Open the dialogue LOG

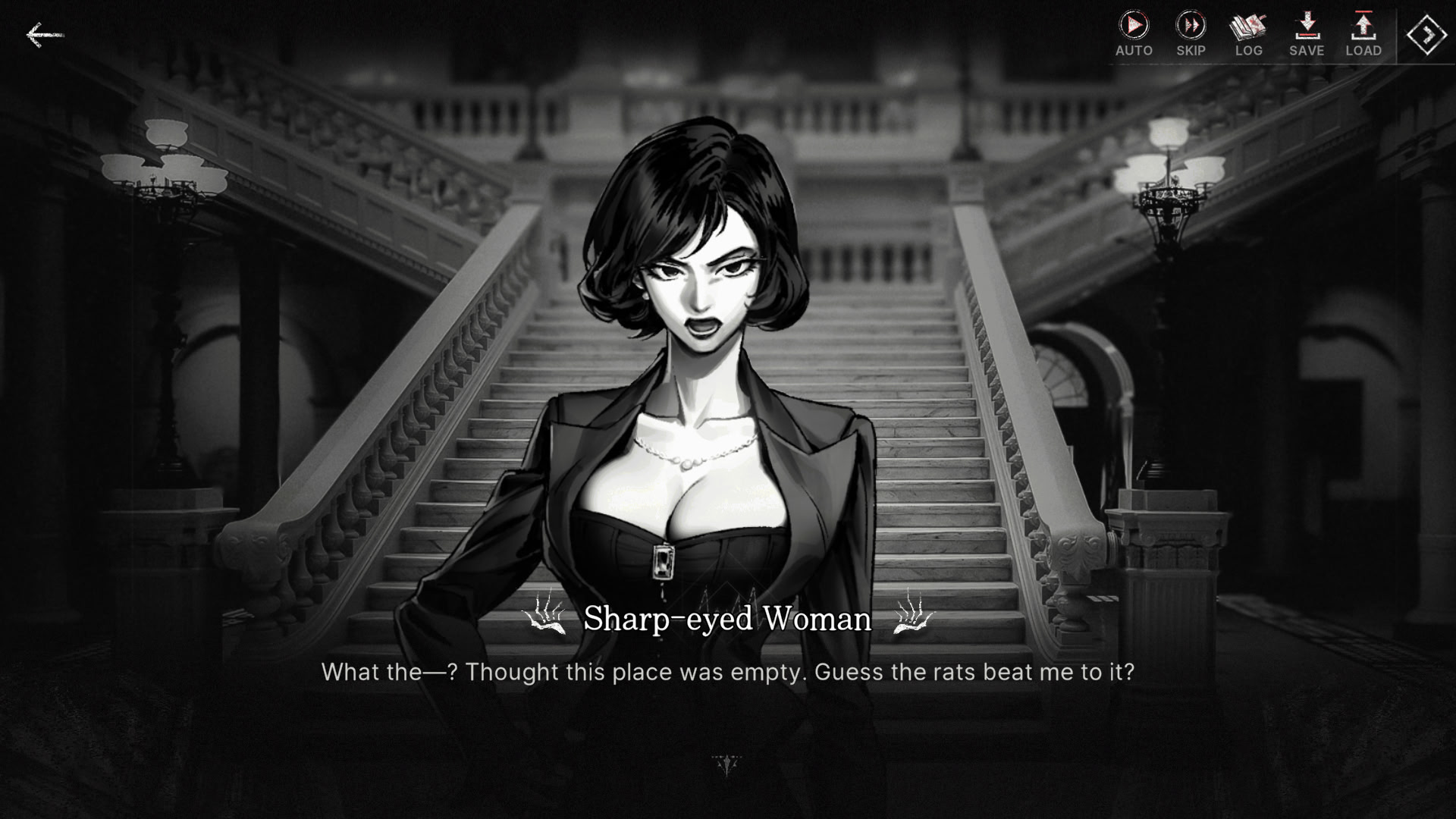(1248, 33)
